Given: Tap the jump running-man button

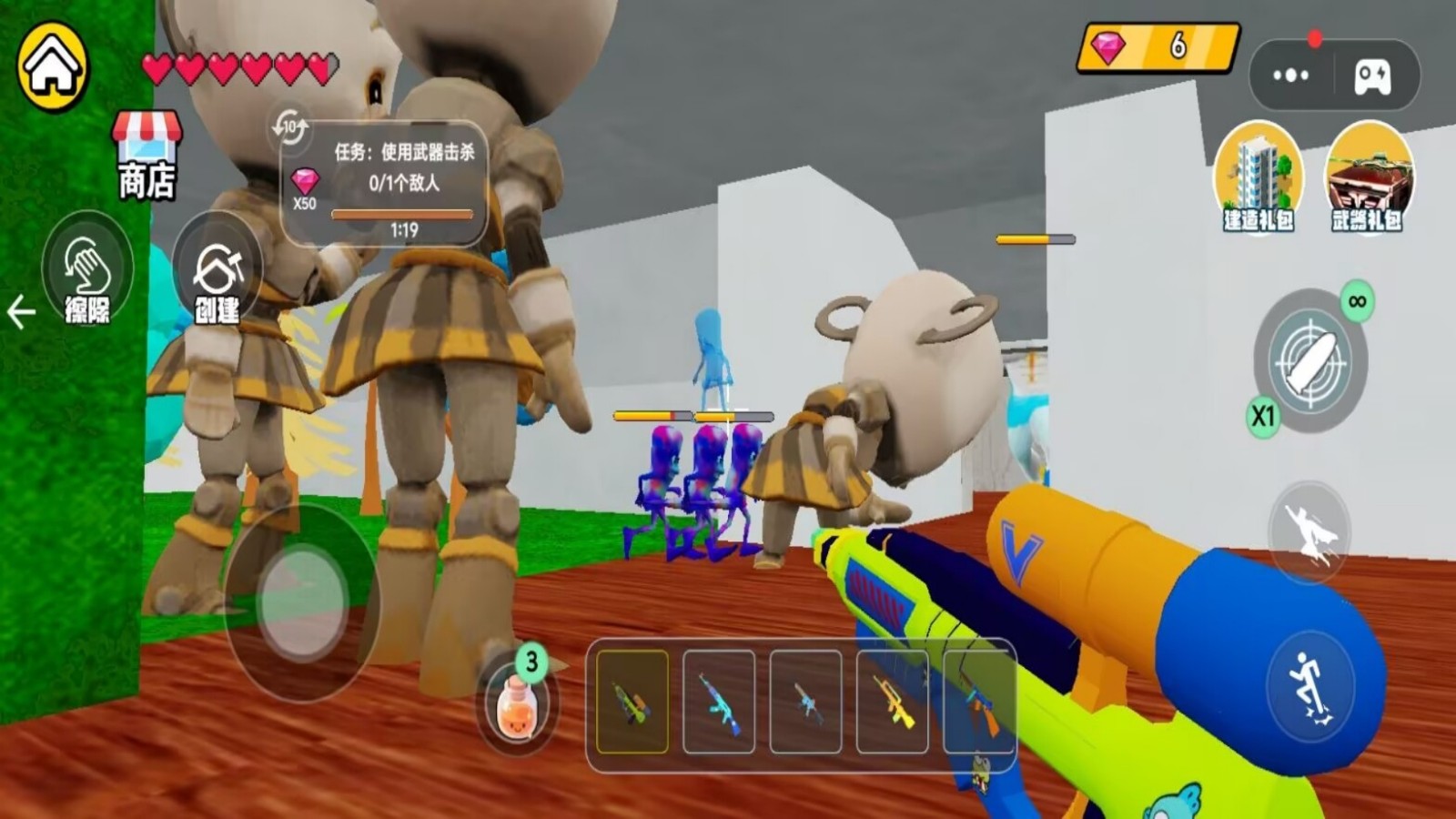Looking at the screenshot, I should coord(1309,685).
